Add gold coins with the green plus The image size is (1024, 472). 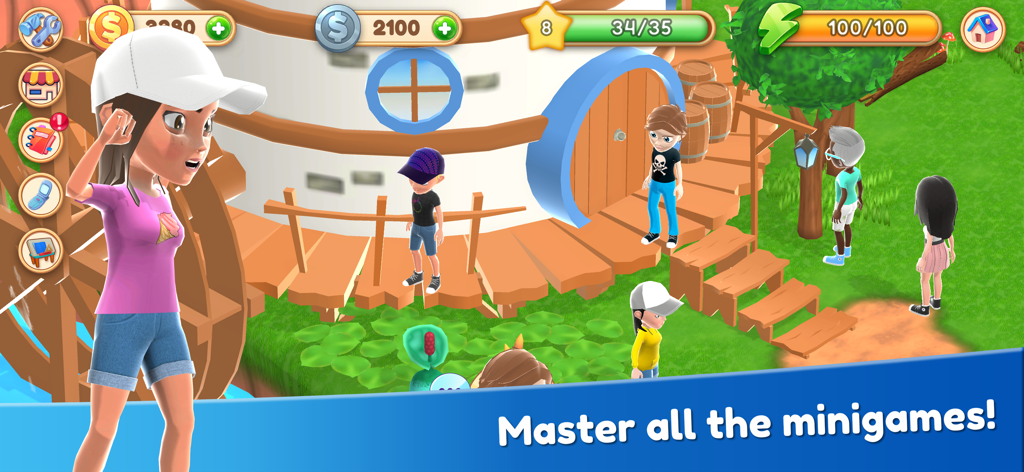[219, 28]
